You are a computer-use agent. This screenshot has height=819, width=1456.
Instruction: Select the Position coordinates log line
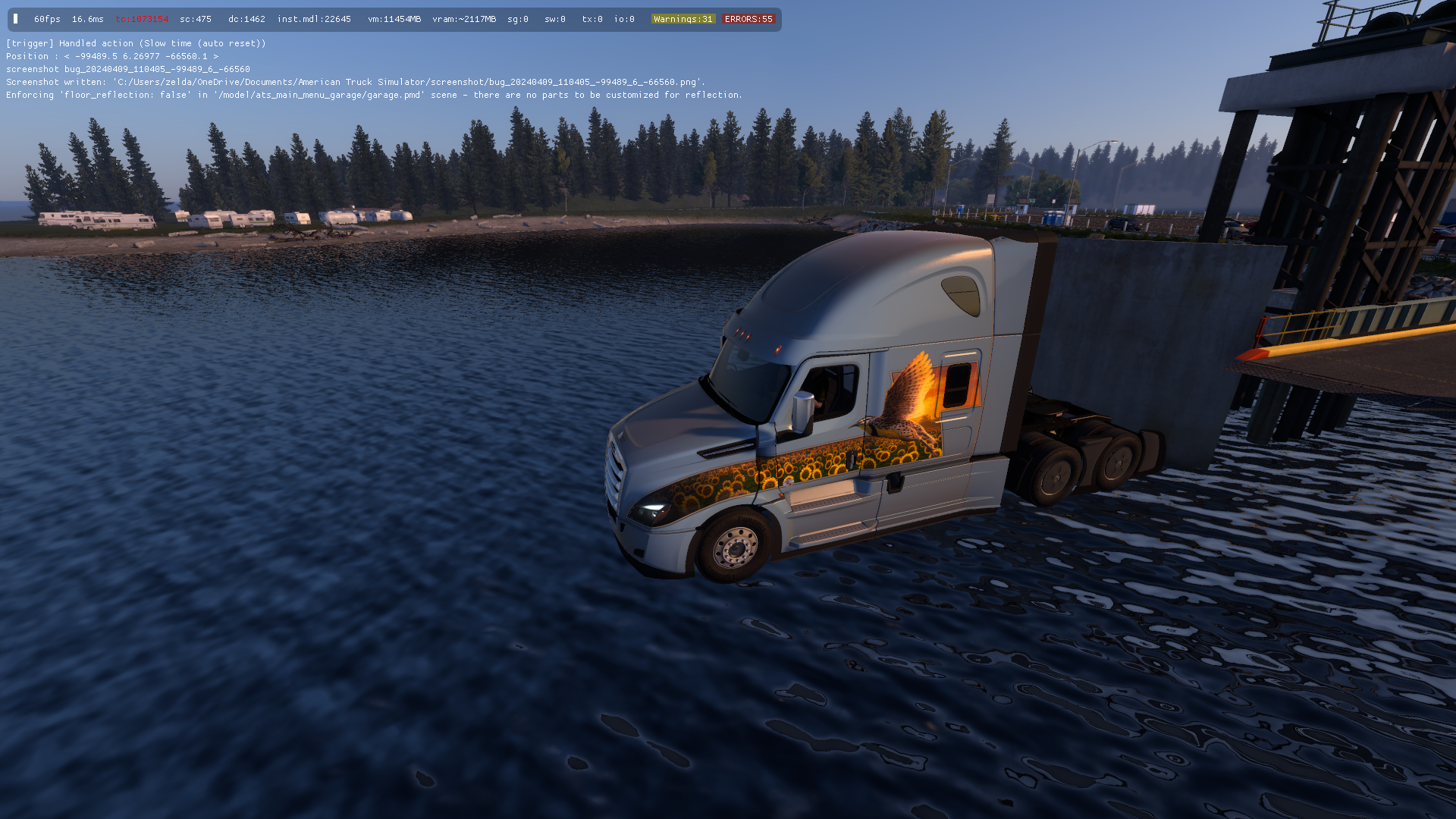coord(111,55)
